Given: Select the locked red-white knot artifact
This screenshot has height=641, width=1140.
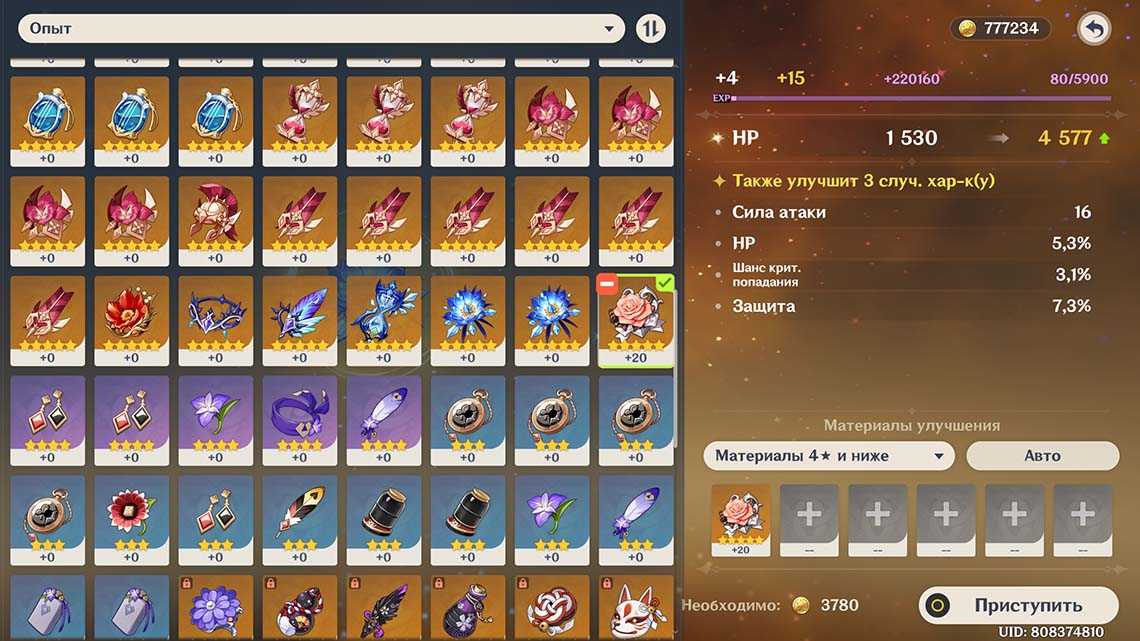Looking at the screenshot, I should [x=551, y=610].
